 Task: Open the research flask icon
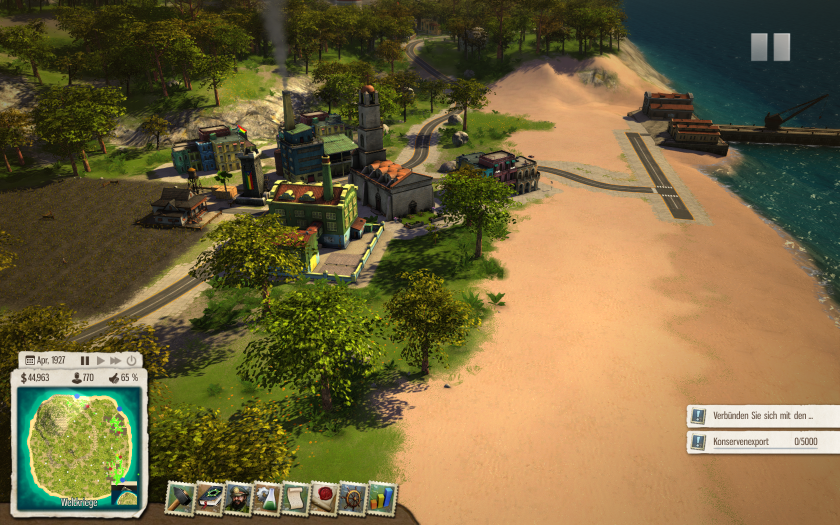[x=266, y=498]
